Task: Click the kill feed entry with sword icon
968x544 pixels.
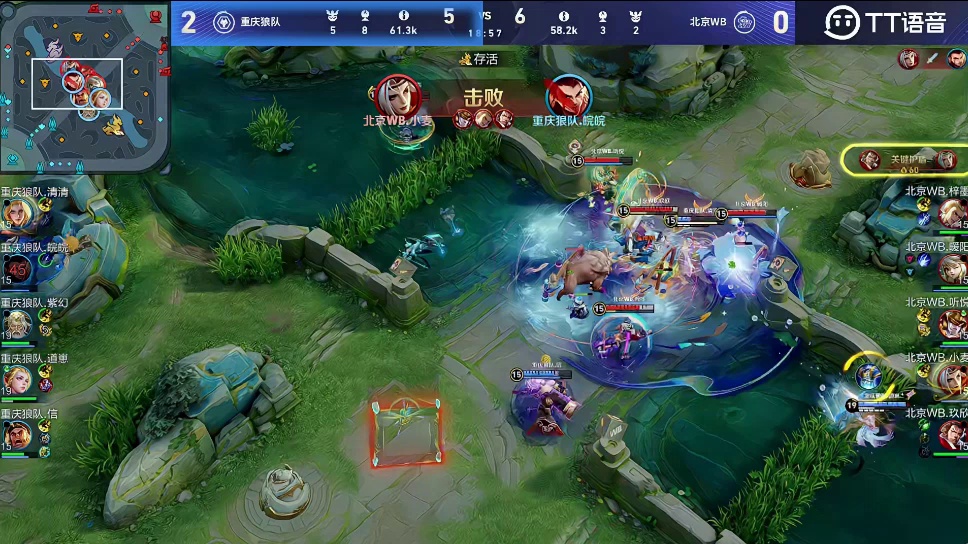Action: click(x=931, y=58)
